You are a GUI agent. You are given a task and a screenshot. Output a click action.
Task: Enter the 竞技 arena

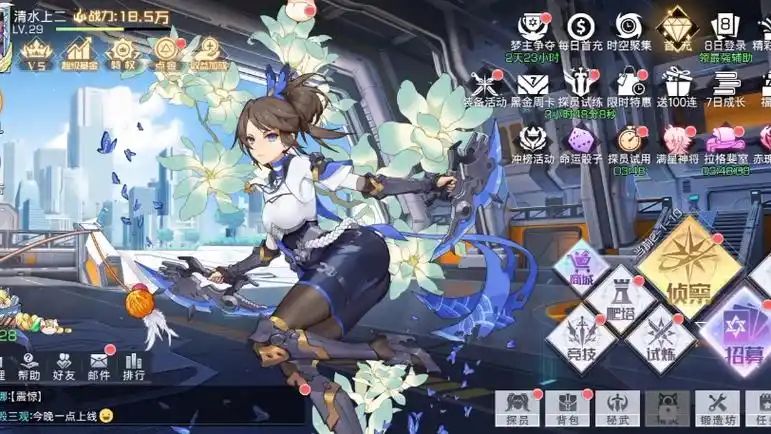(579, 335)
